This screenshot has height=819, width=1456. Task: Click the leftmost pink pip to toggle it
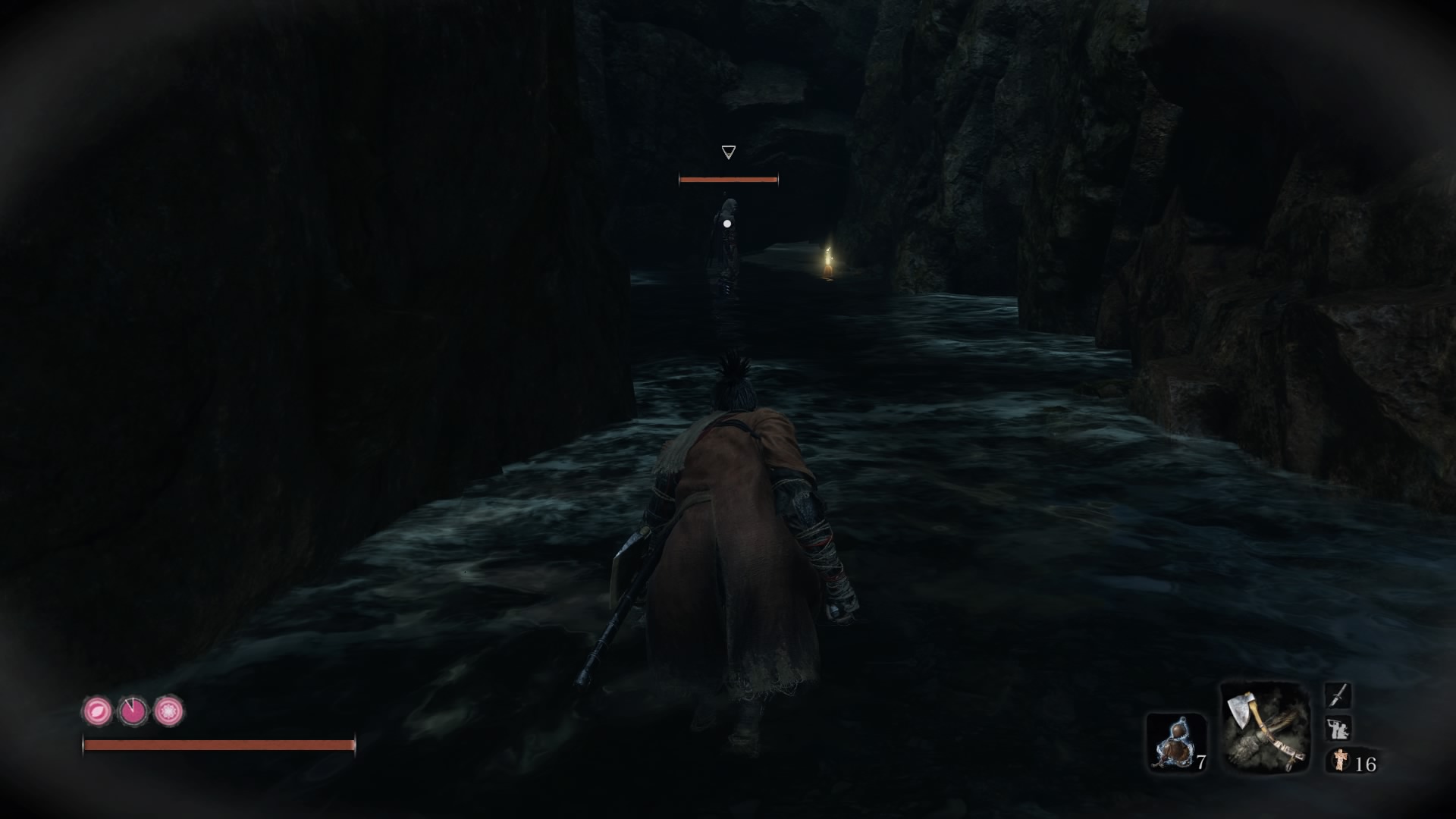[x=96, y=712]
